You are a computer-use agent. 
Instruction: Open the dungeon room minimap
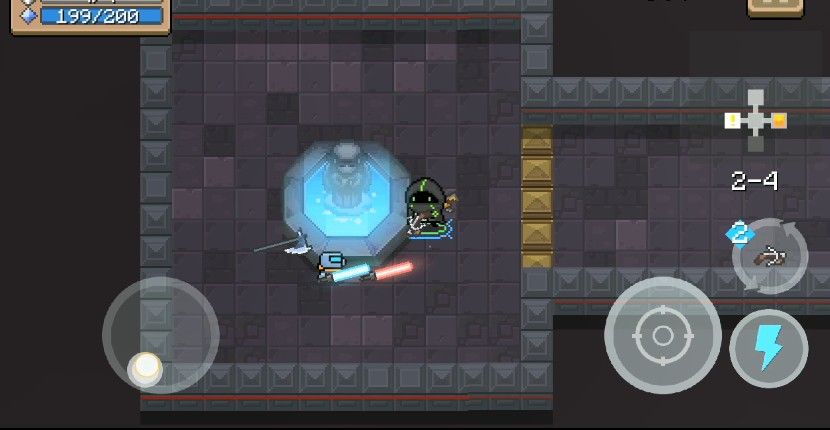pyautogui.click(x=756, y=120)
